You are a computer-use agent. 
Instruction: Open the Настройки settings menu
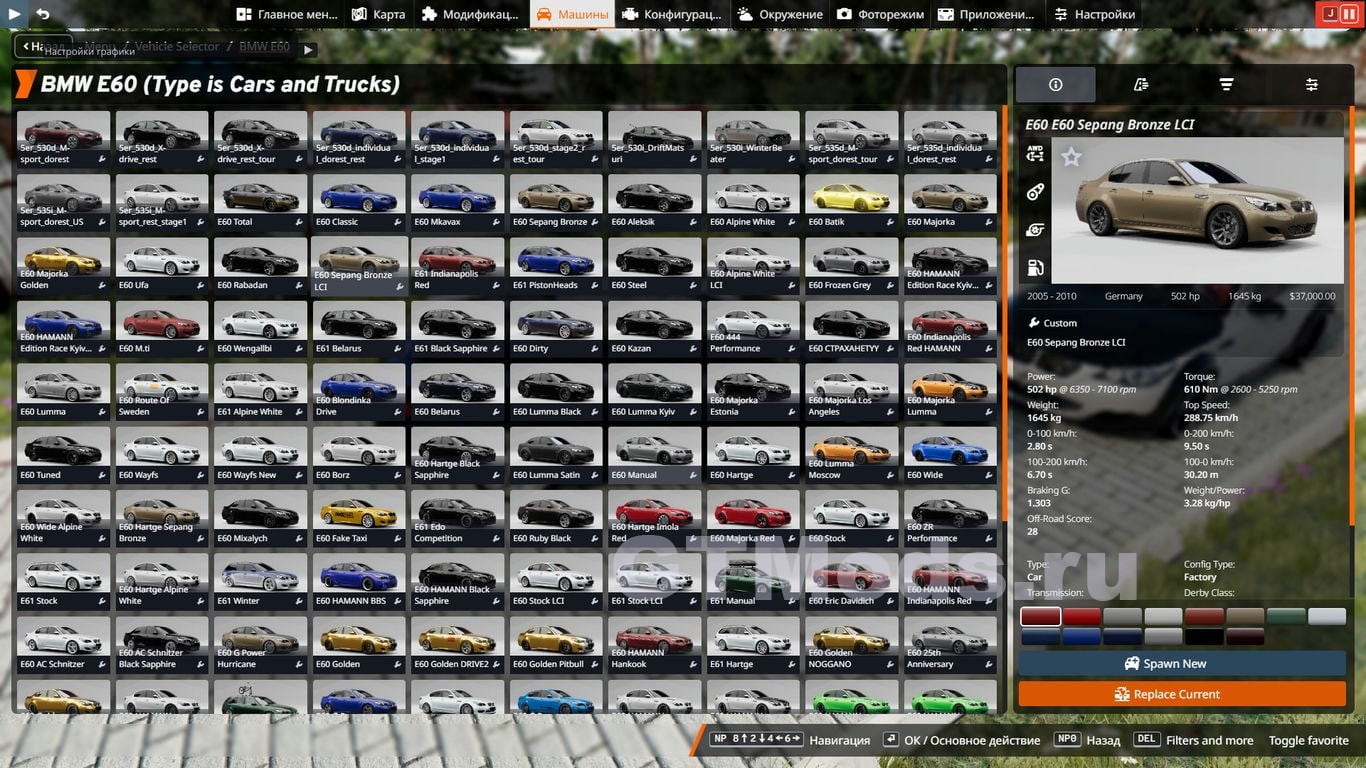[x=1095, y=14]
